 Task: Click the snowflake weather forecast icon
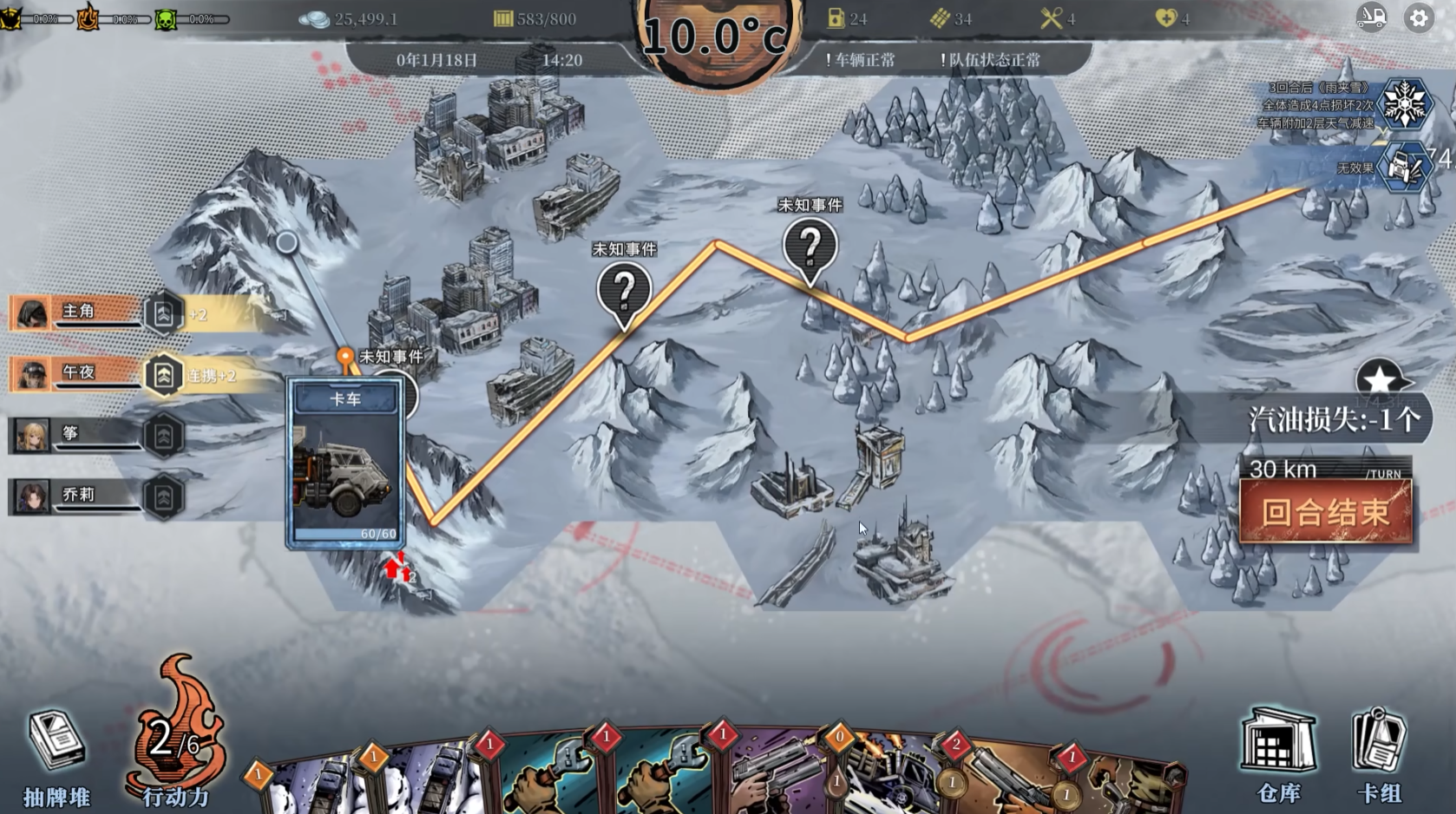coord(1404,104)
